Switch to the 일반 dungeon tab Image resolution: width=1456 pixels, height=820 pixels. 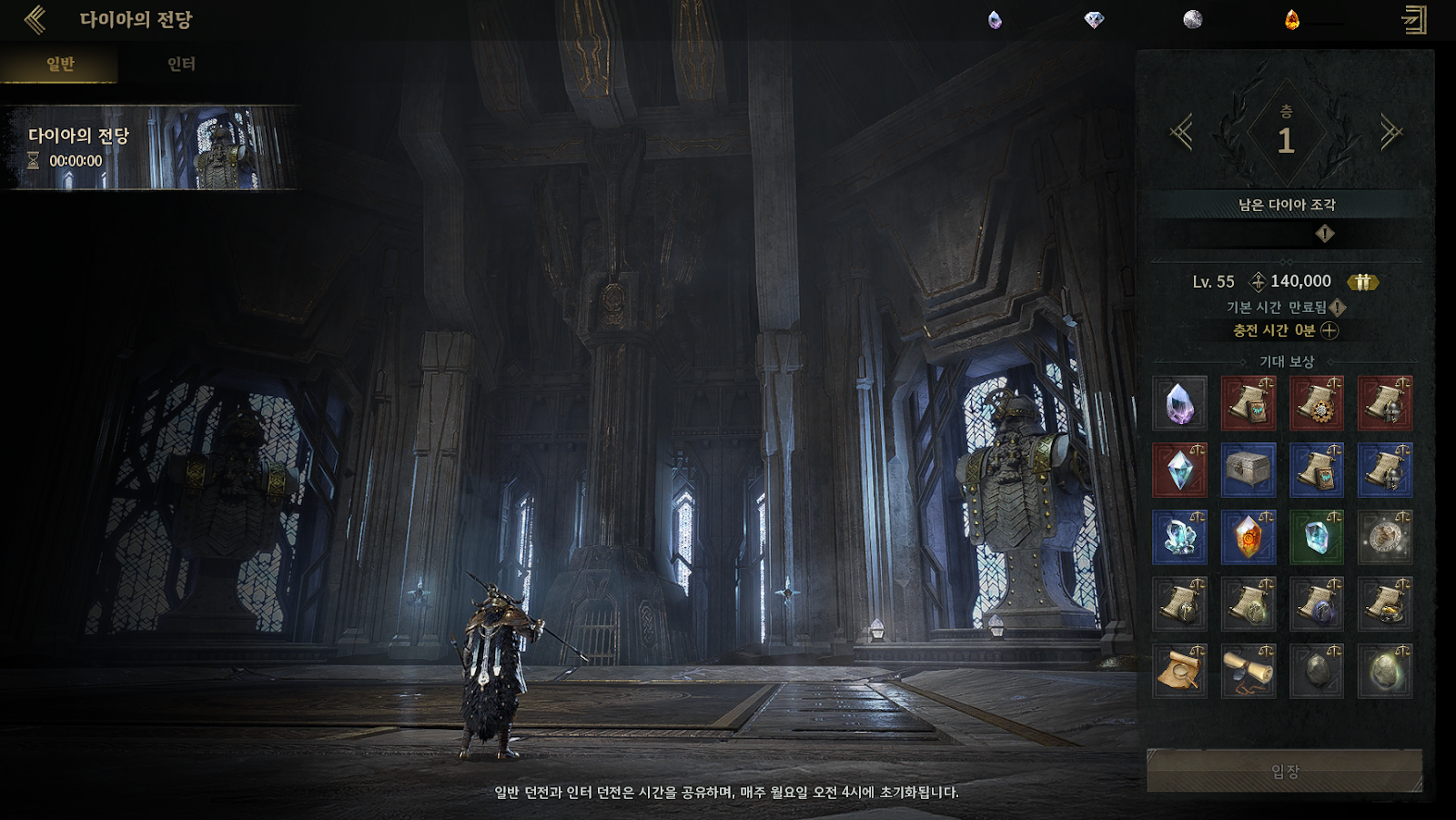pos(60,64)
